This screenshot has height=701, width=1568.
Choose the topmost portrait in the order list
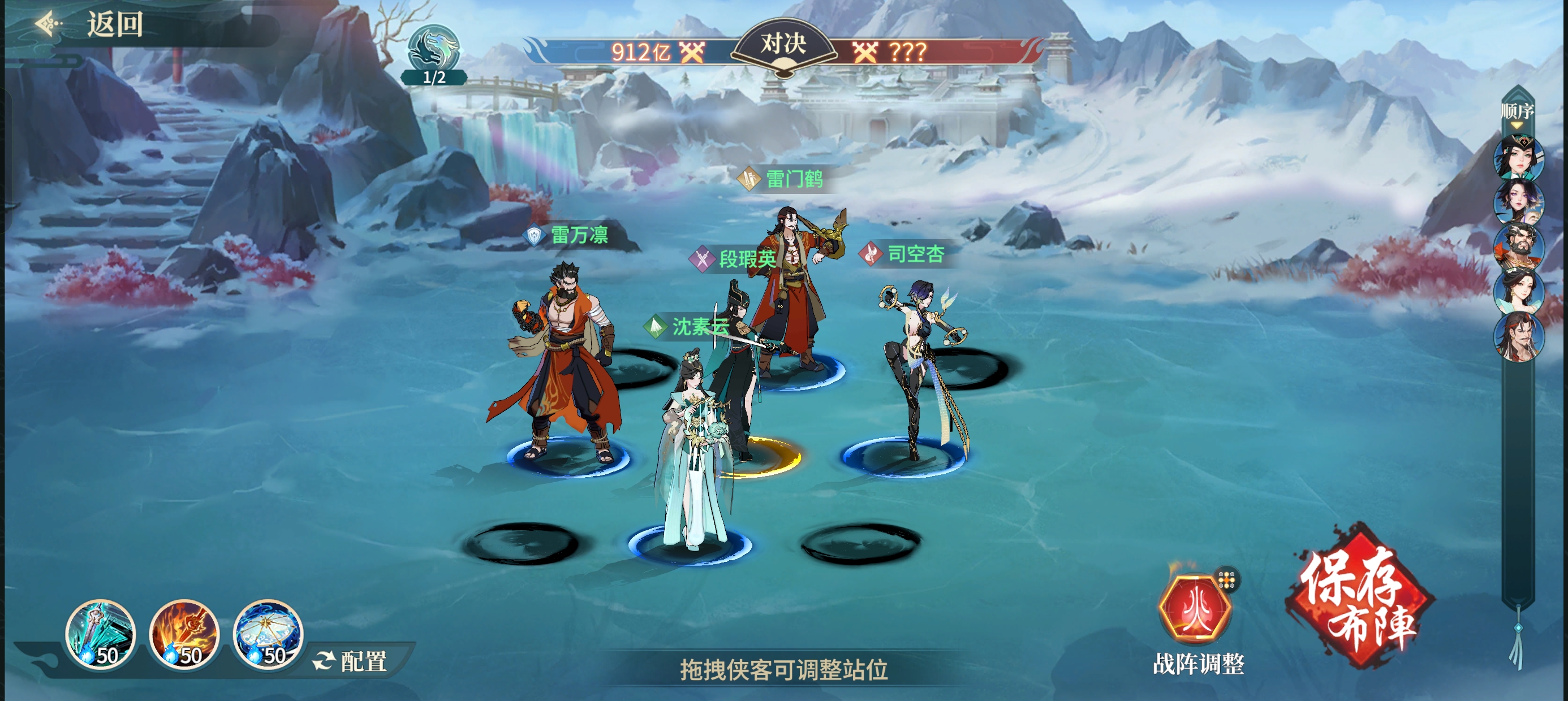click(1518, 157)
